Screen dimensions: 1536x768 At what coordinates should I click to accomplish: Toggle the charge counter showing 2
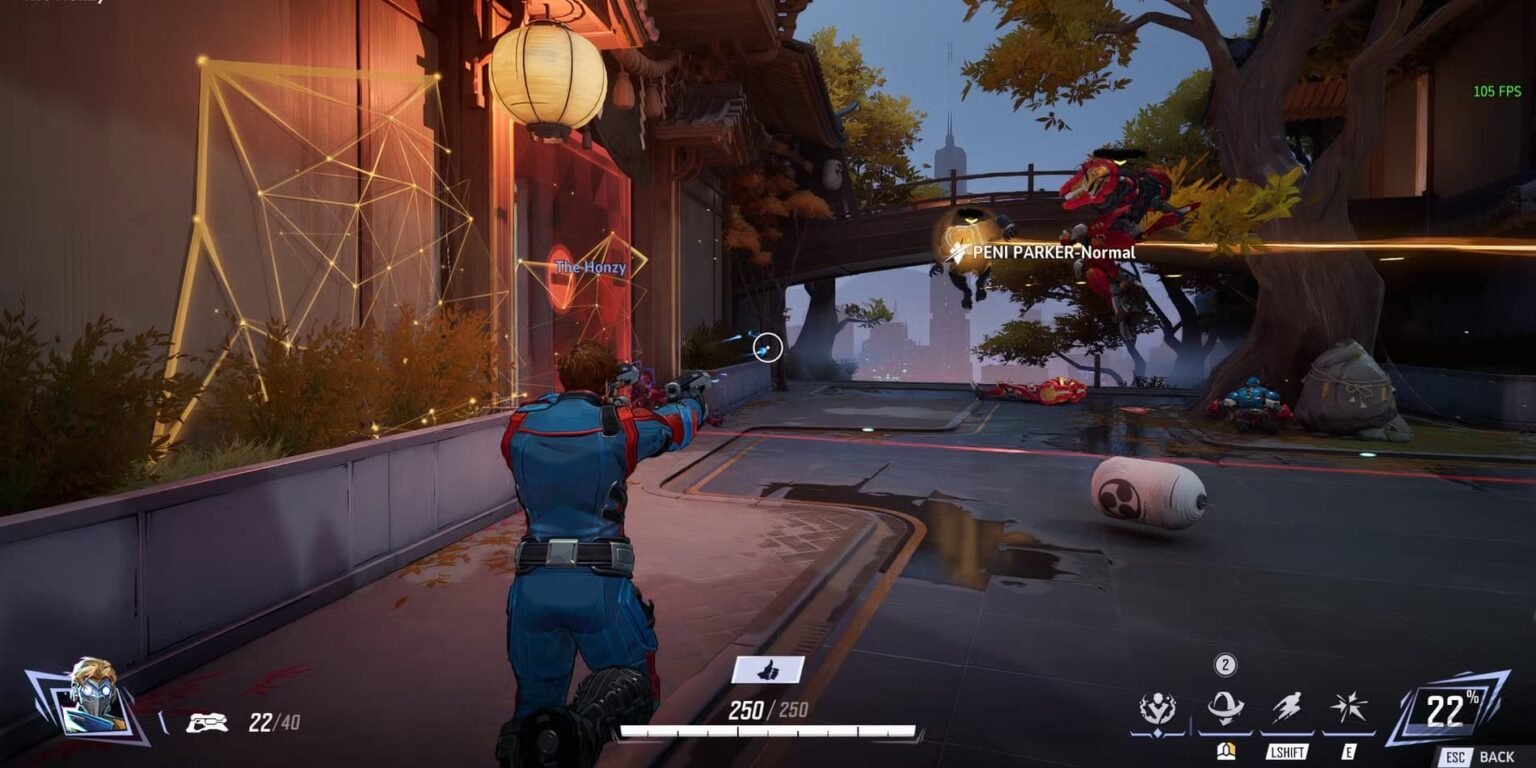[1224, 663]
